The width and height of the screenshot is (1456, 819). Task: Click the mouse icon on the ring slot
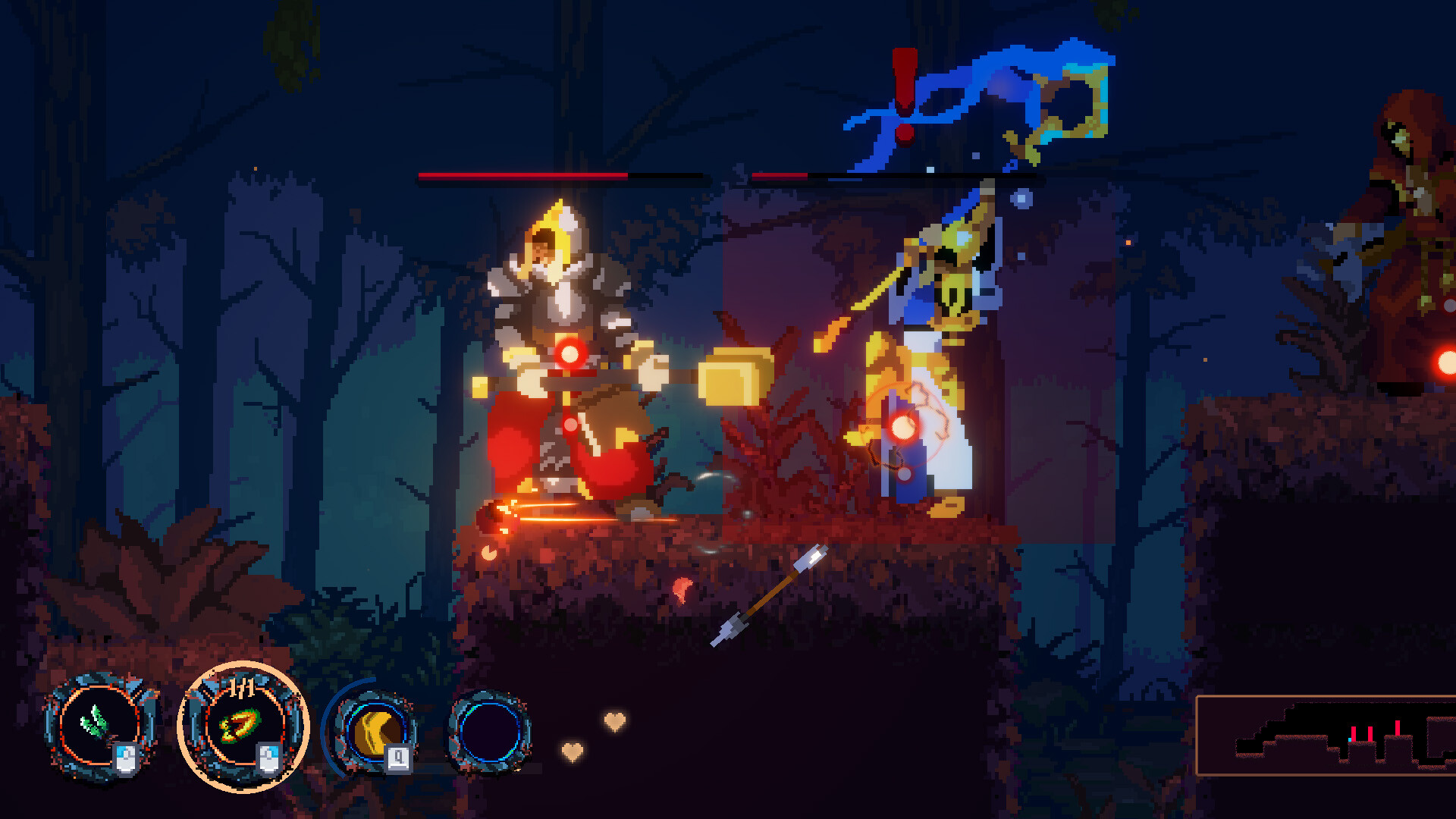click(x=269, y=758)
